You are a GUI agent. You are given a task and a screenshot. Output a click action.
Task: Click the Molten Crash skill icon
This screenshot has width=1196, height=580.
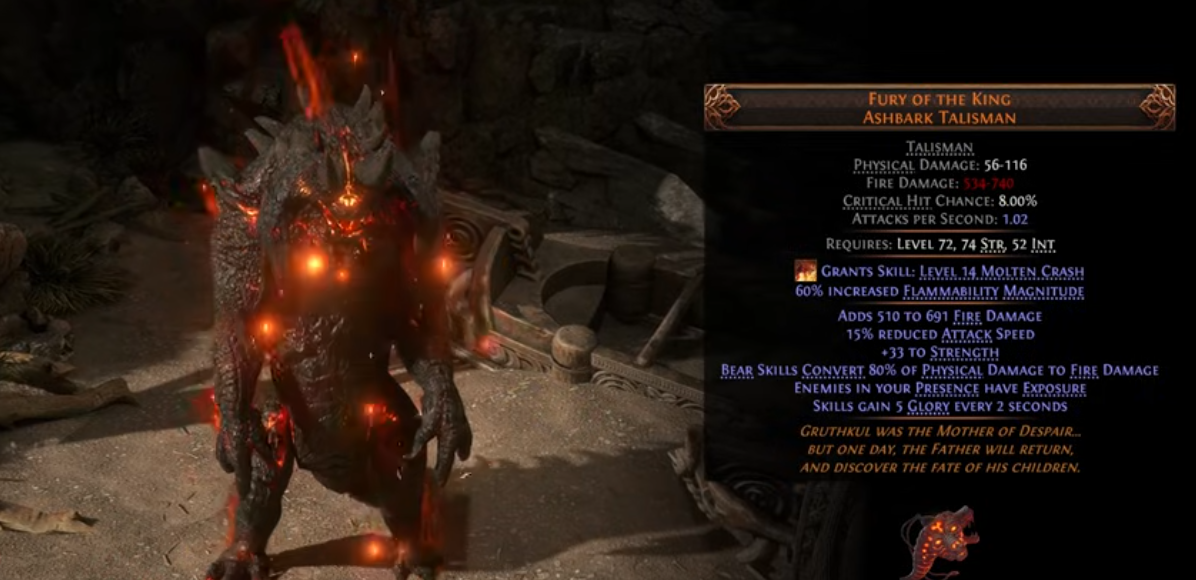click(805, 271)
